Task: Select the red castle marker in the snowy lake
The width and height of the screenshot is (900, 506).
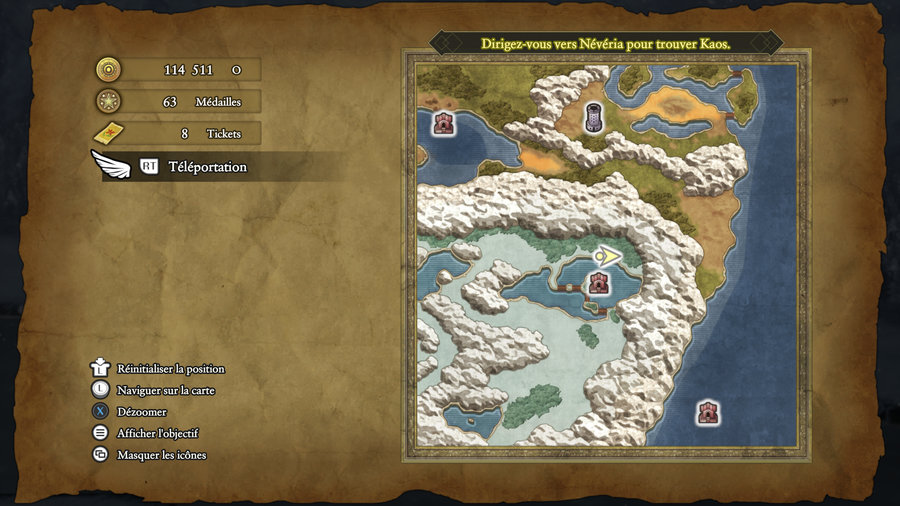Action: (x=598, y=283)
